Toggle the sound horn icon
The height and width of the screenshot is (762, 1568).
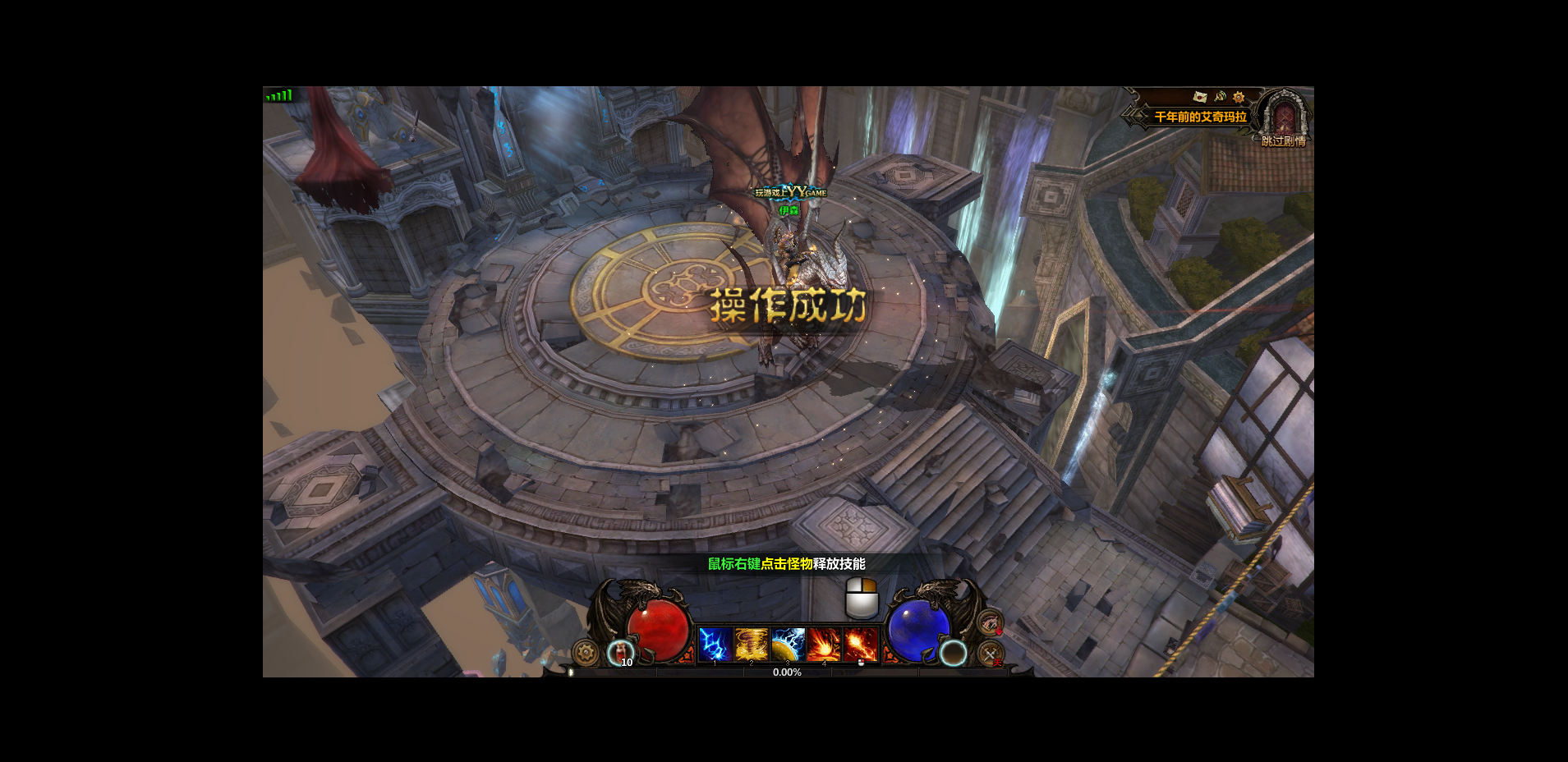(x=1220, y=97)
